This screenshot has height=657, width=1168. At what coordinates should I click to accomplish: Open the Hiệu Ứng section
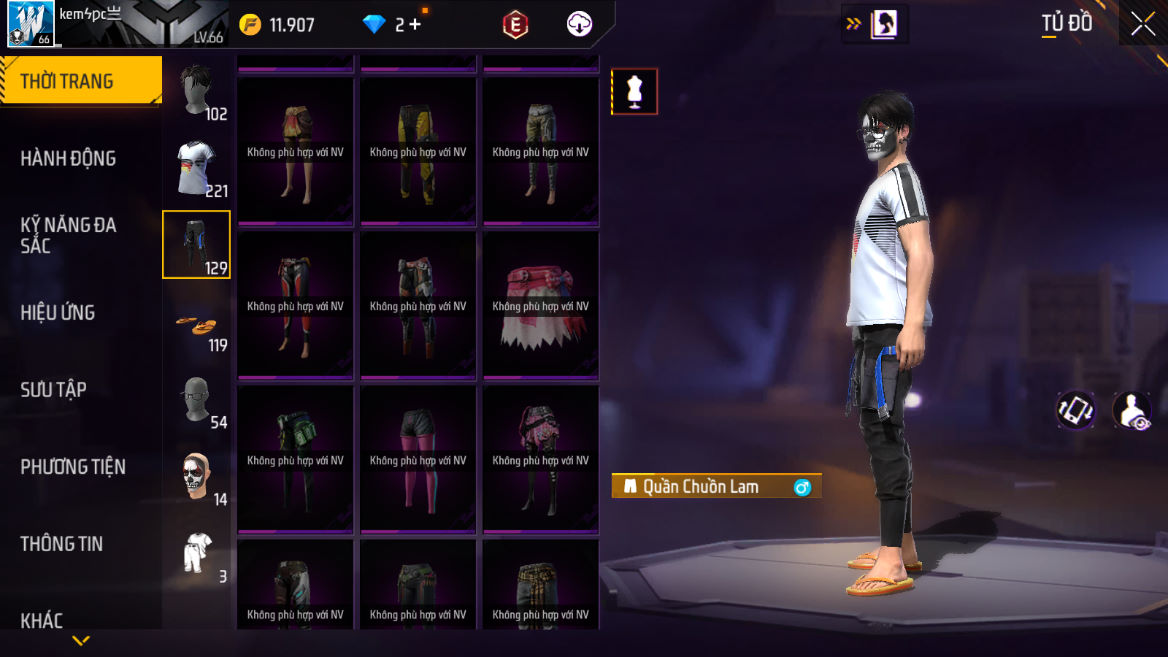(58, 312)
